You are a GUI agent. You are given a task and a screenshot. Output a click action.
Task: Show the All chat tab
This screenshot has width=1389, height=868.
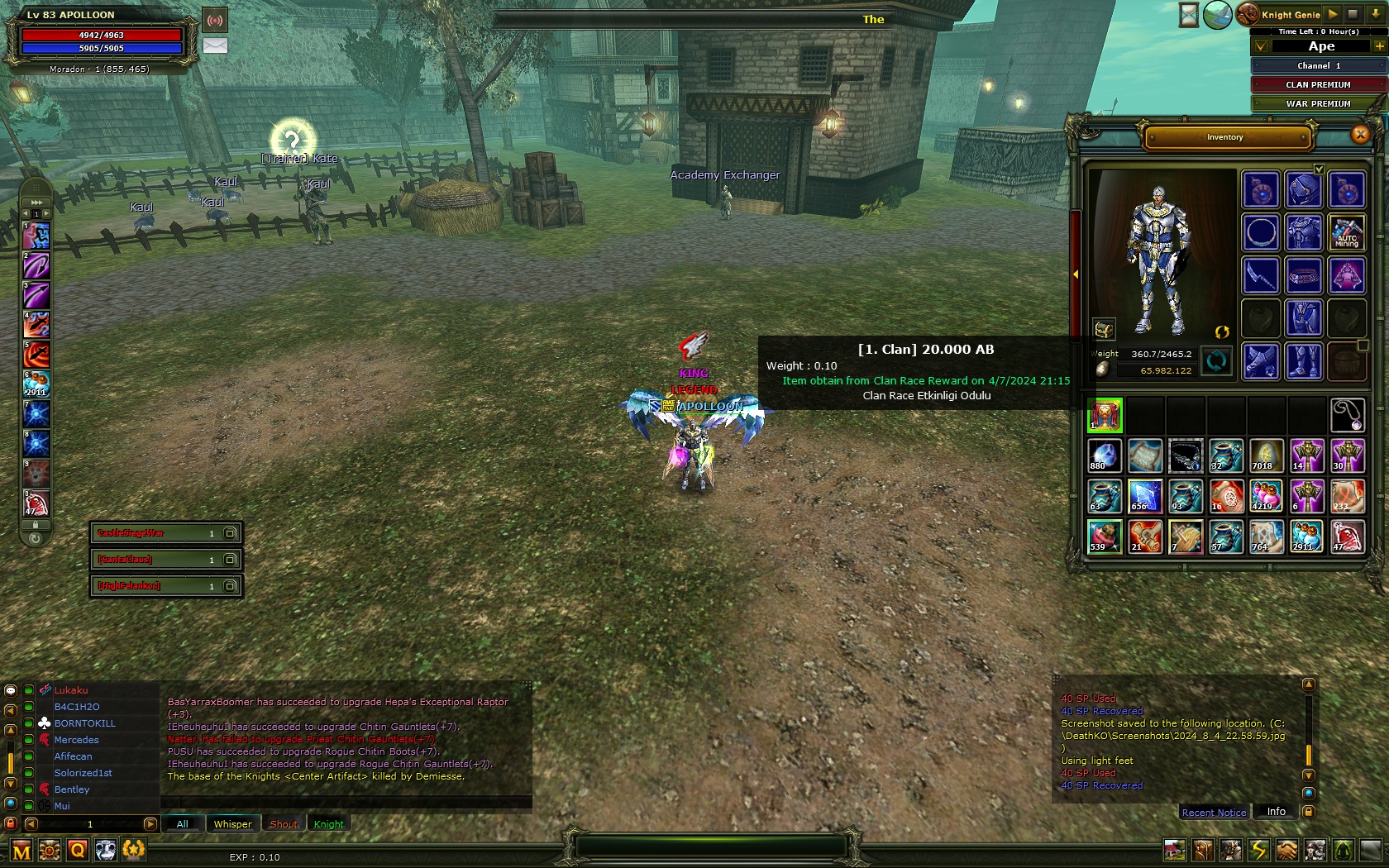pyautogui.click(x=182, y=824)
